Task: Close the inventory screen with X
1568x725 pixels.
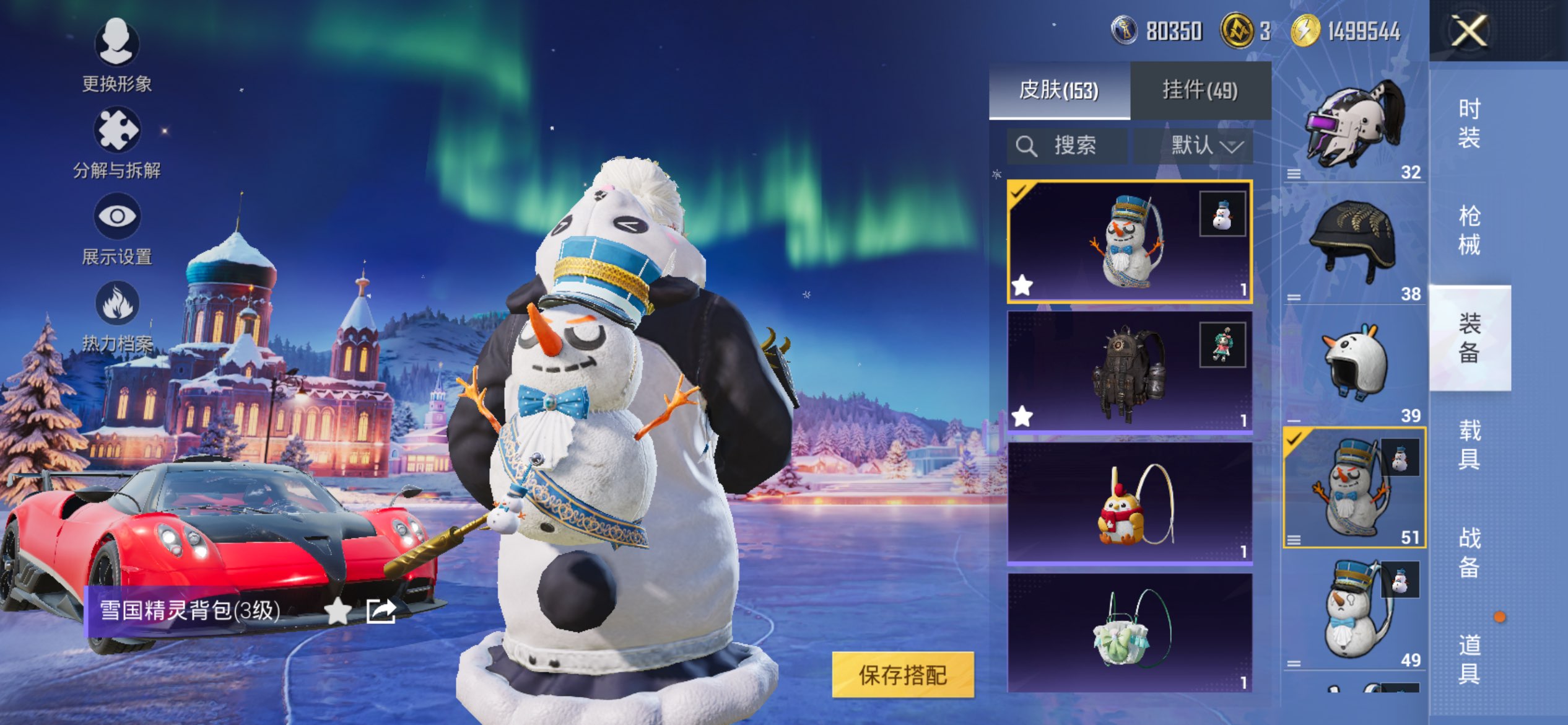Action: (1469, 31)
